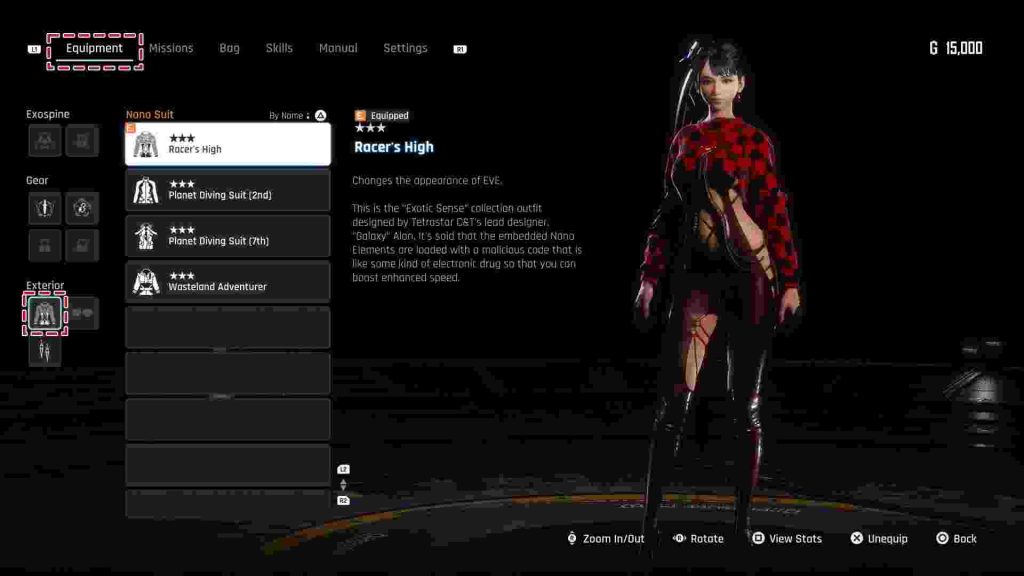
Task: Open the glasses exterior slot
Action: pyautogui.click(x=83, y=314)
